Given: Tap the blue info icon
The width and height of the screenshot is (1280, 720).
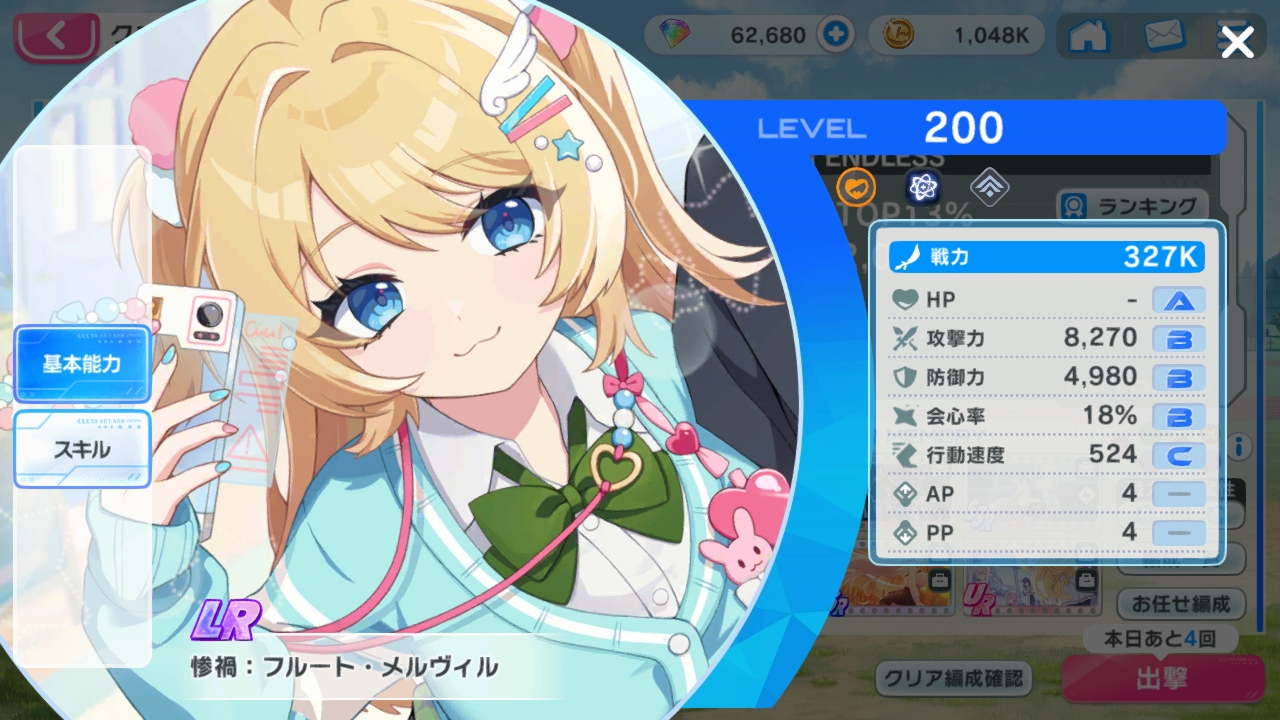Looking at the screenshot, I should 1240,445.
